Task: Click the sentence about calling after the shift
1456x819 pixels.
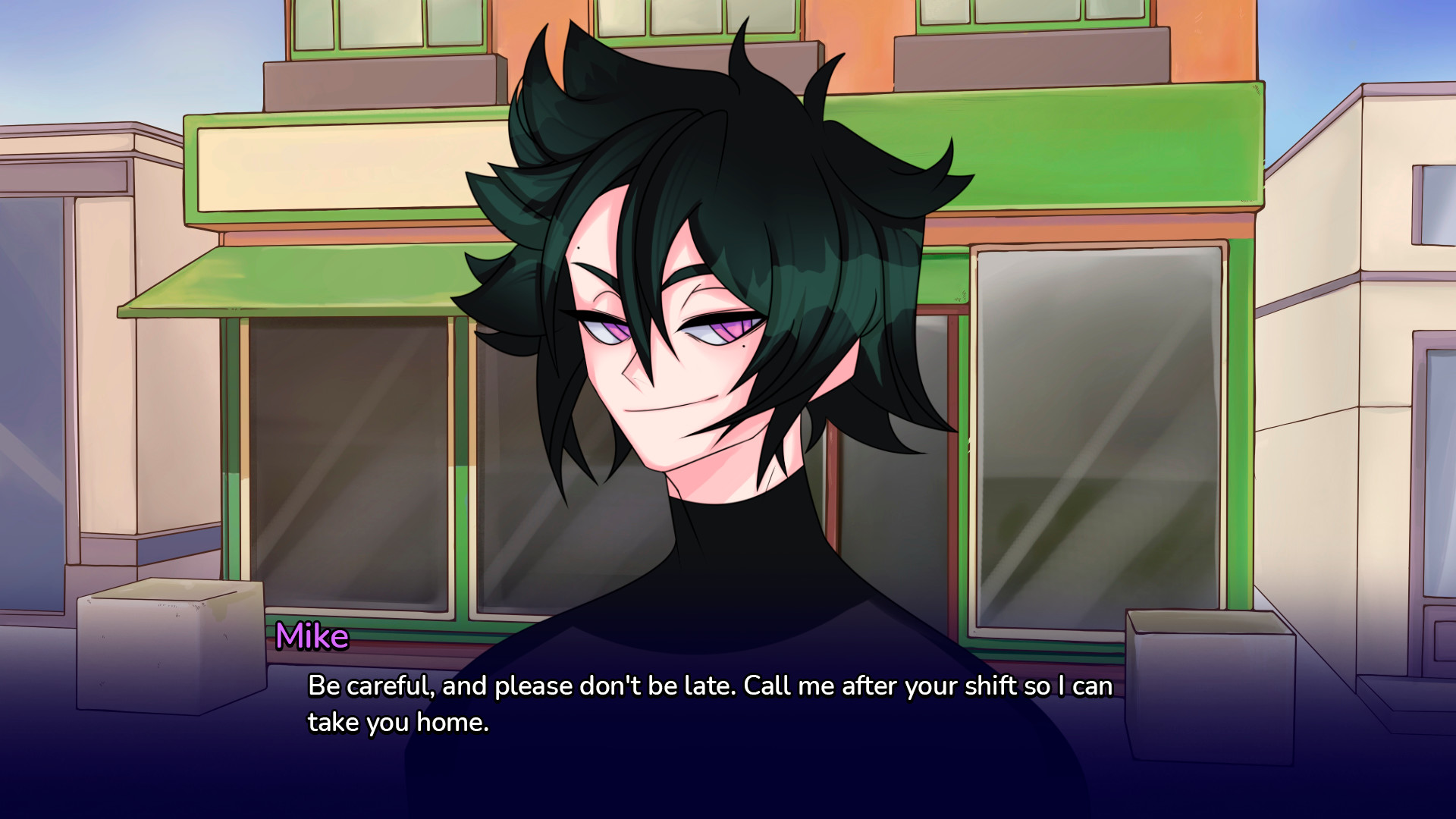Action: click(910, 686)
